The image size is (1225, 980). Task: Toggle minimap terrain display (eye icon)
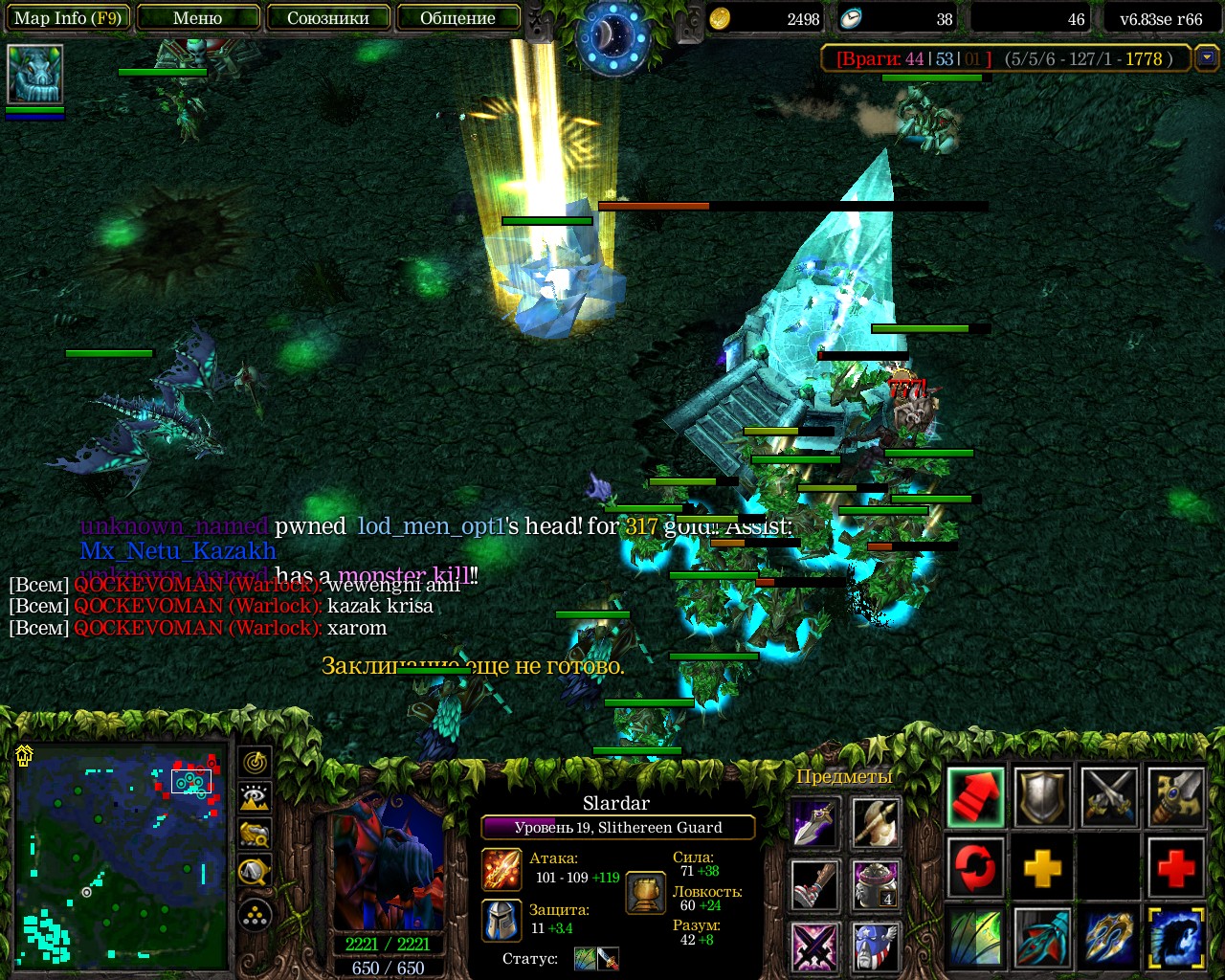(x=256, y=797)
